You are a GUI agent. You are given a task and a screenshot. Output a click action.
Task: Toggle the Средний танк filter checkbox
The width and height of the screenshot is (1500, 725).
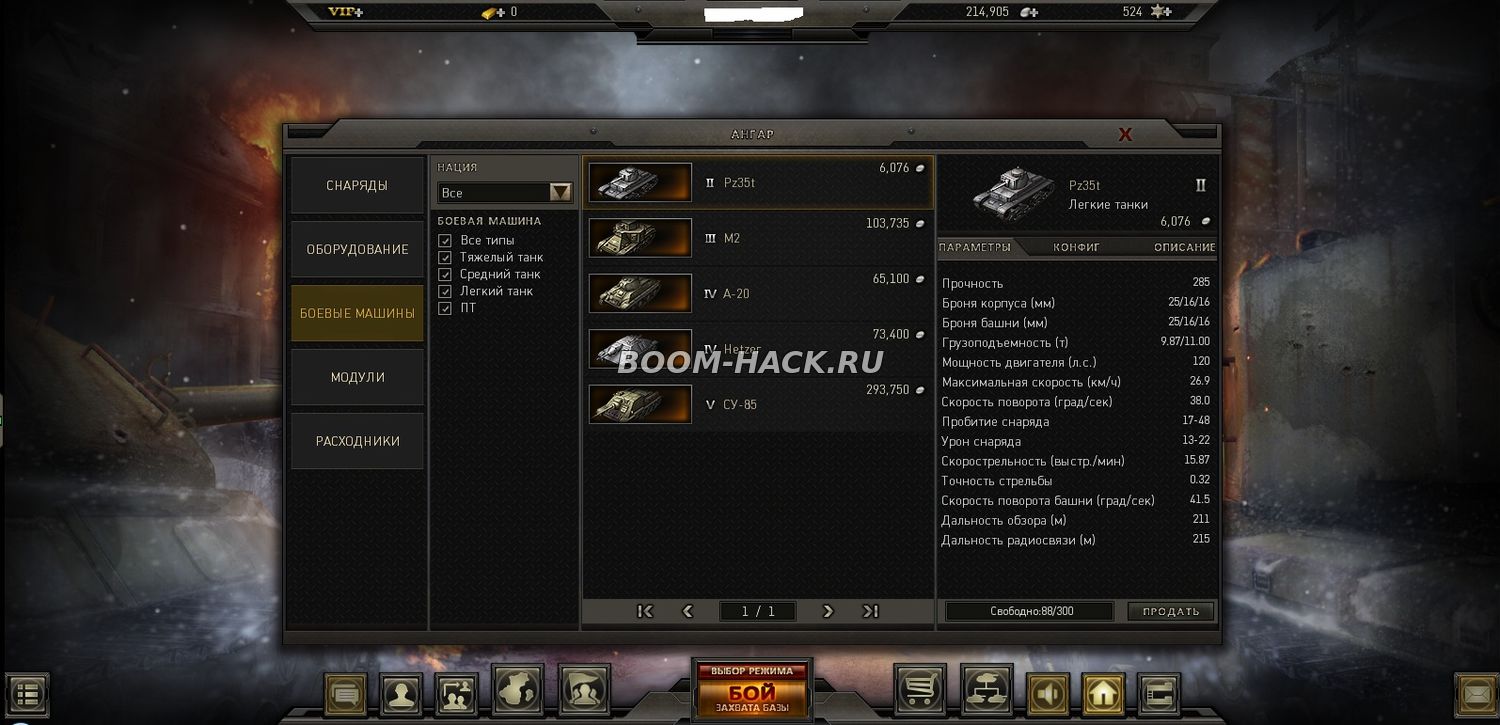445,275
